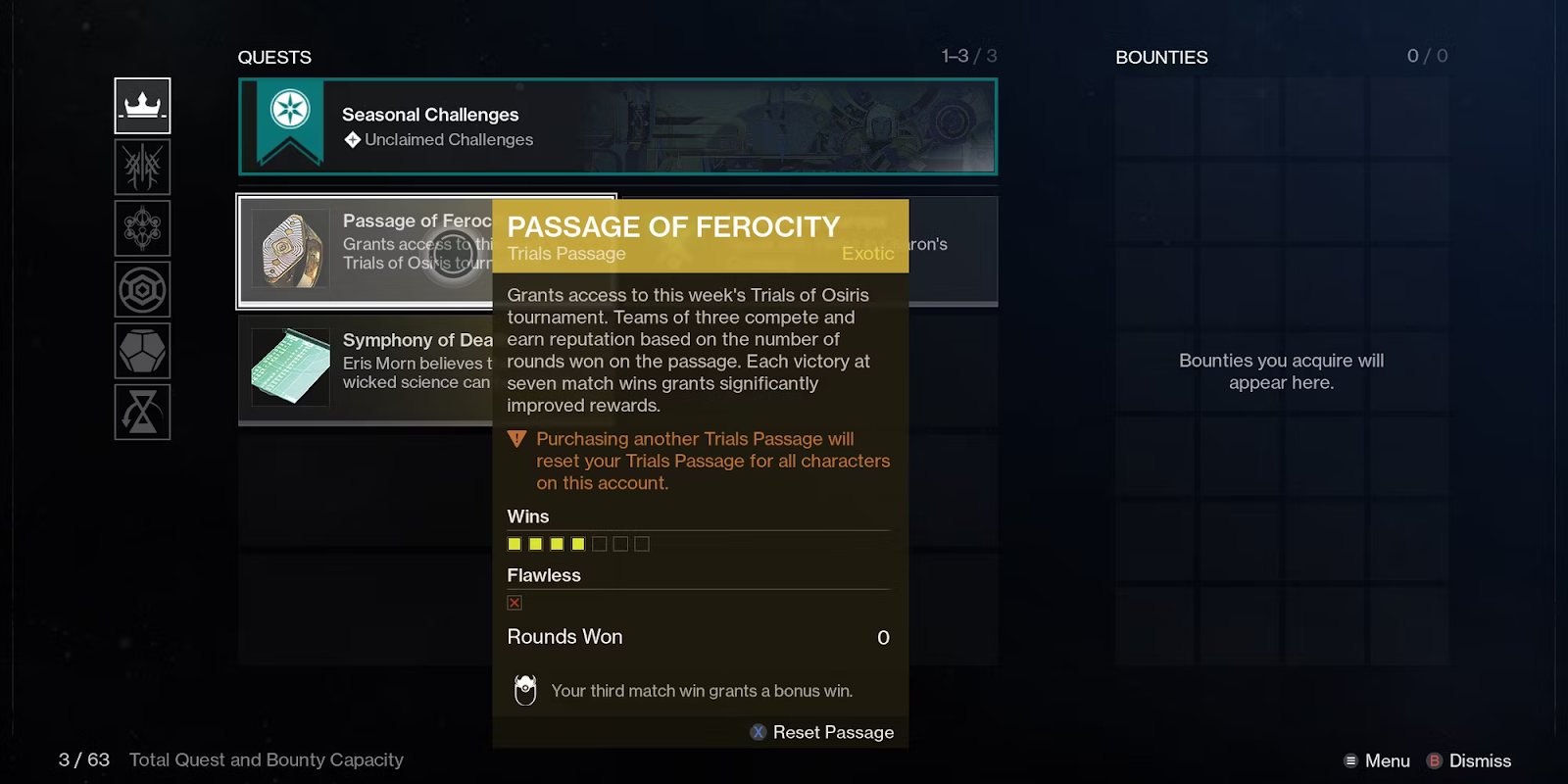Choose the floral emblem quest category
Viewport: 1568px width, 784px height.
[x=142, y=228]
